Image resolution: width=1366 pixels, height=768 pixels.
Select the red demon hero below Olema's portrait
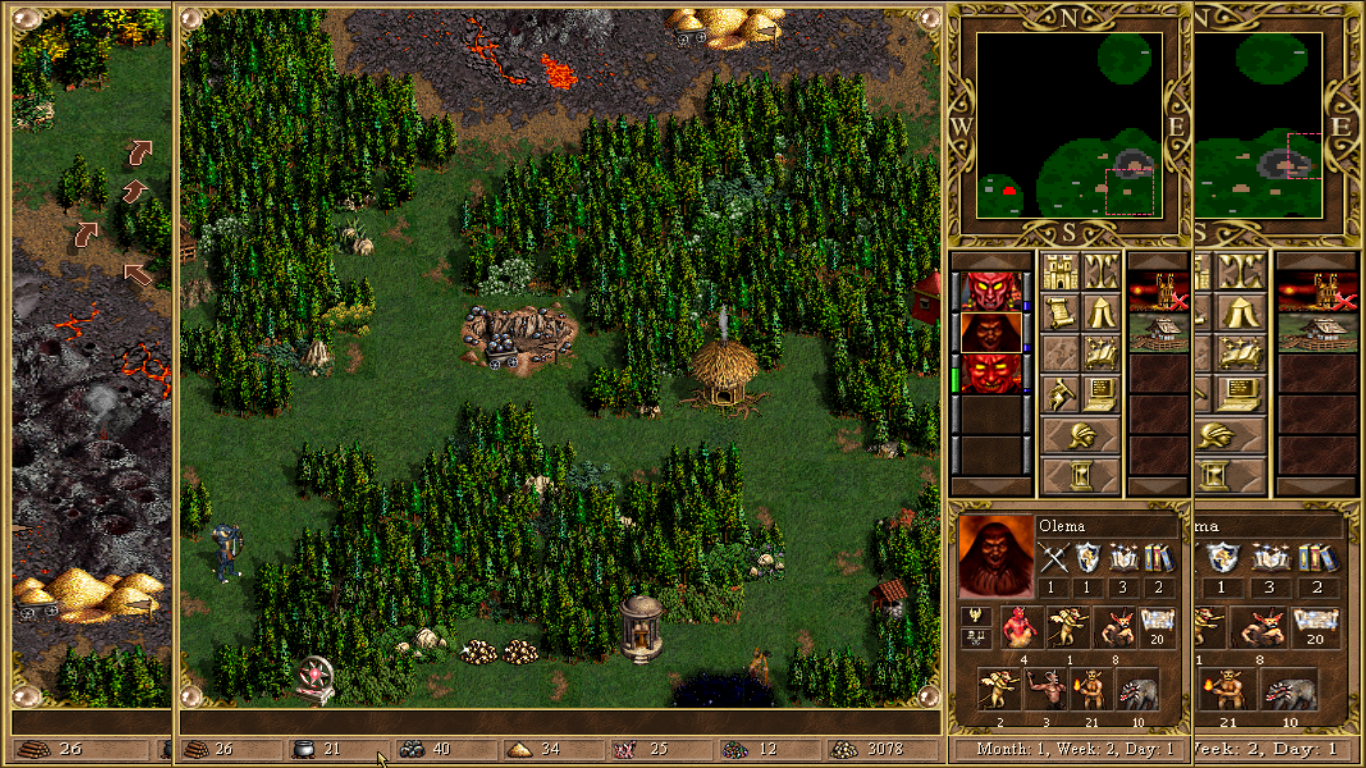tap(991, 373)
